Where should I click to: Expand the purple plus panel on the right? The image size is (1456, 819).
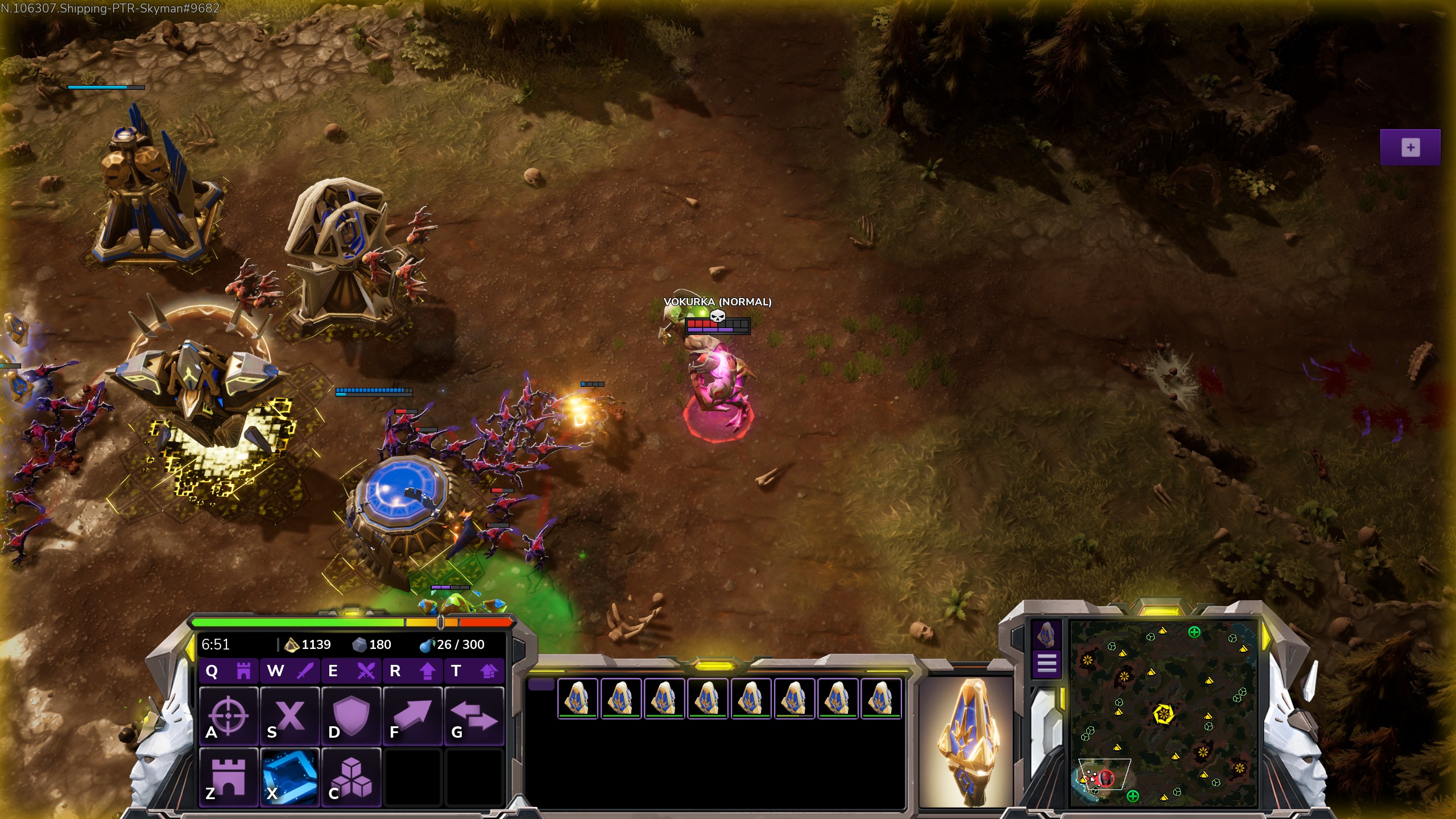1410,147
